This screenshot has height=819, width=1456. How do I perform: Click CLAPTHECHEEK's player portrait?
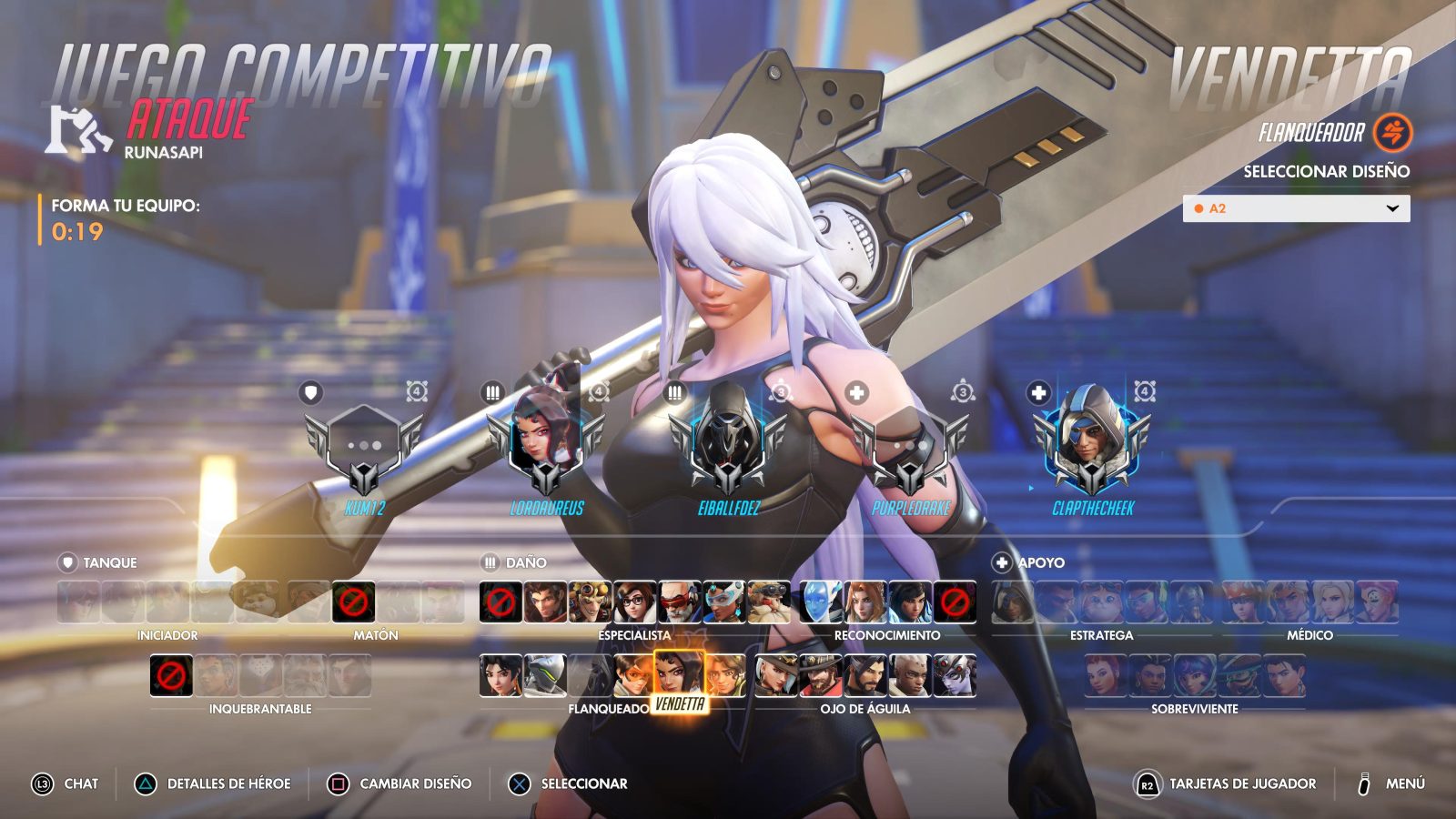(1092, 437)
